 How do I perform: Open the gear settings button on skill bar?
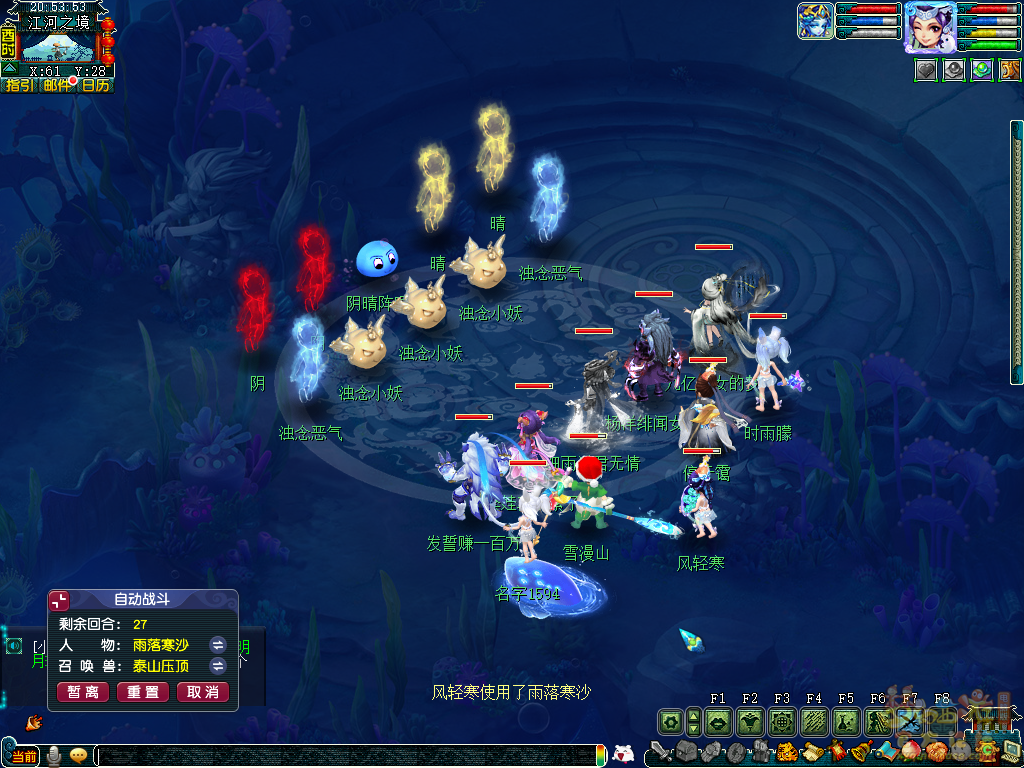pos(670,721)
